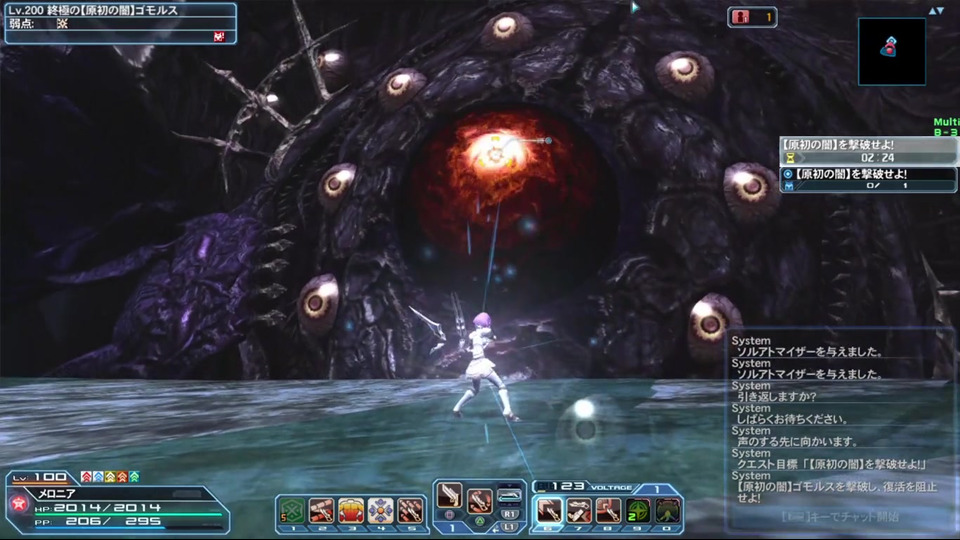
Task: Select the highlighted skill in subpalette slot 6
Action: point(549,510)
